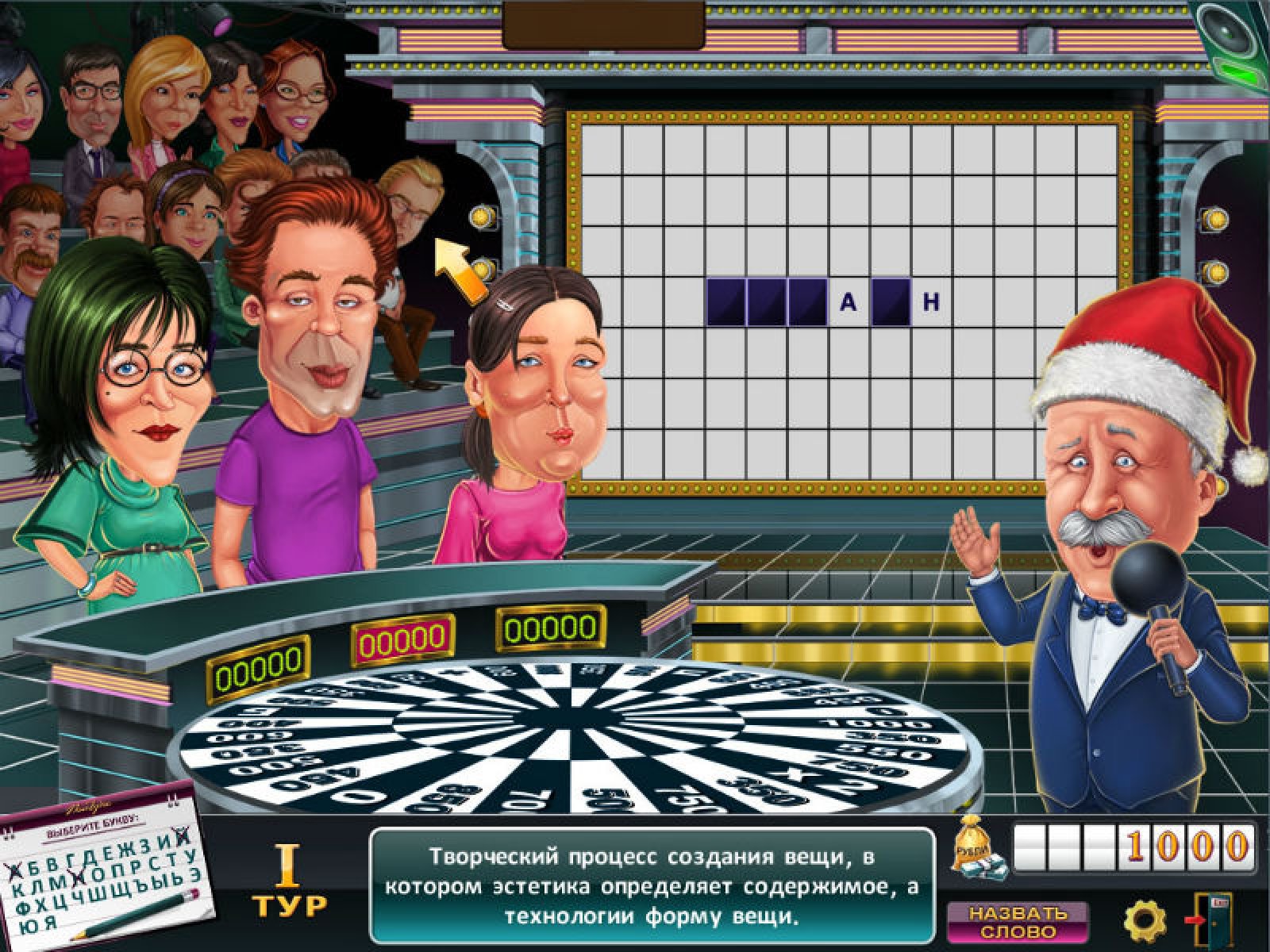Pick letter У on the notepad

click(x=188, y=854)
